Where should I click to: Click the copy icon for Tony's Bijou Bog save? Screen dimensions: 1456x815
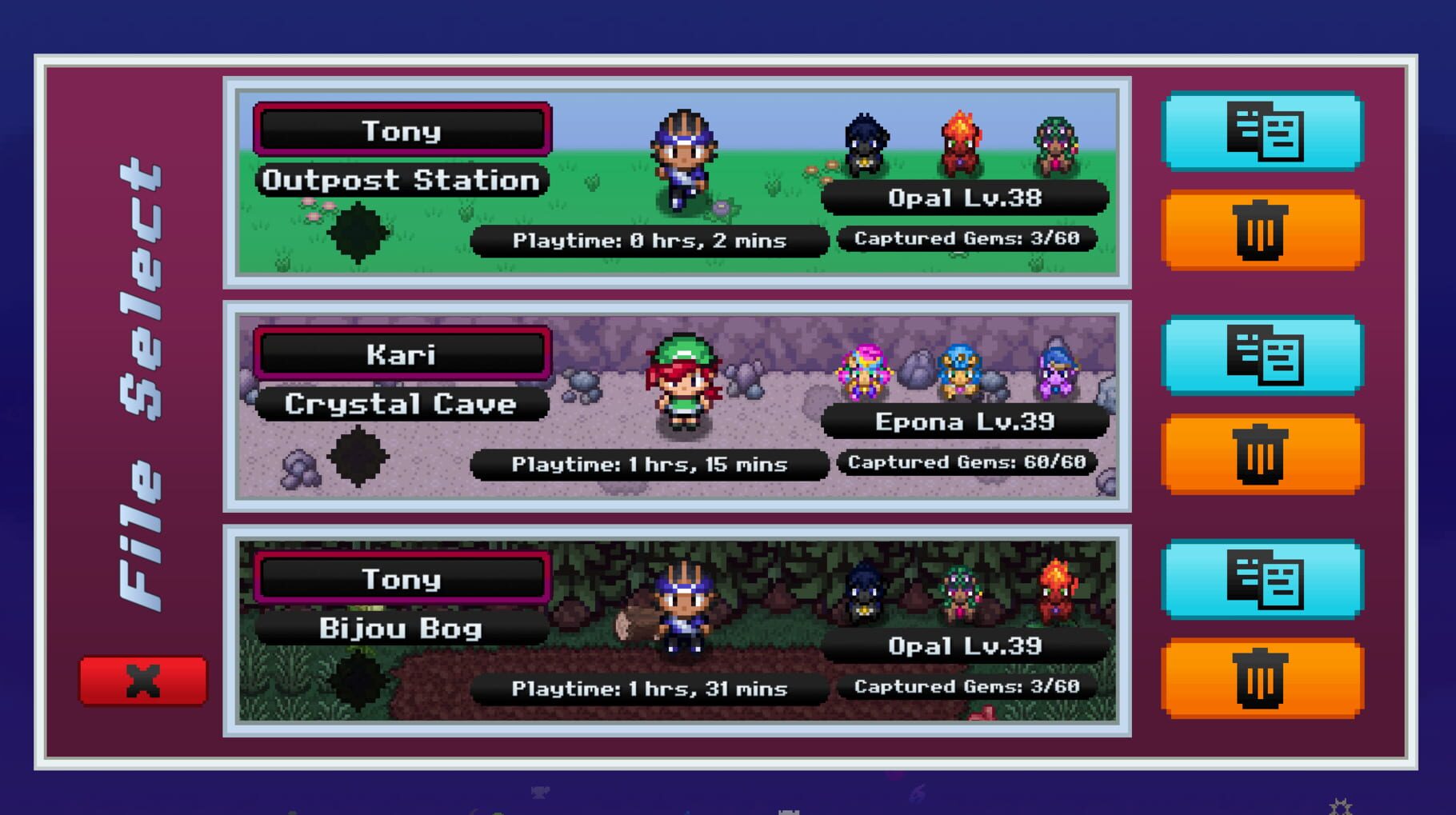(x=1262, y=579)
